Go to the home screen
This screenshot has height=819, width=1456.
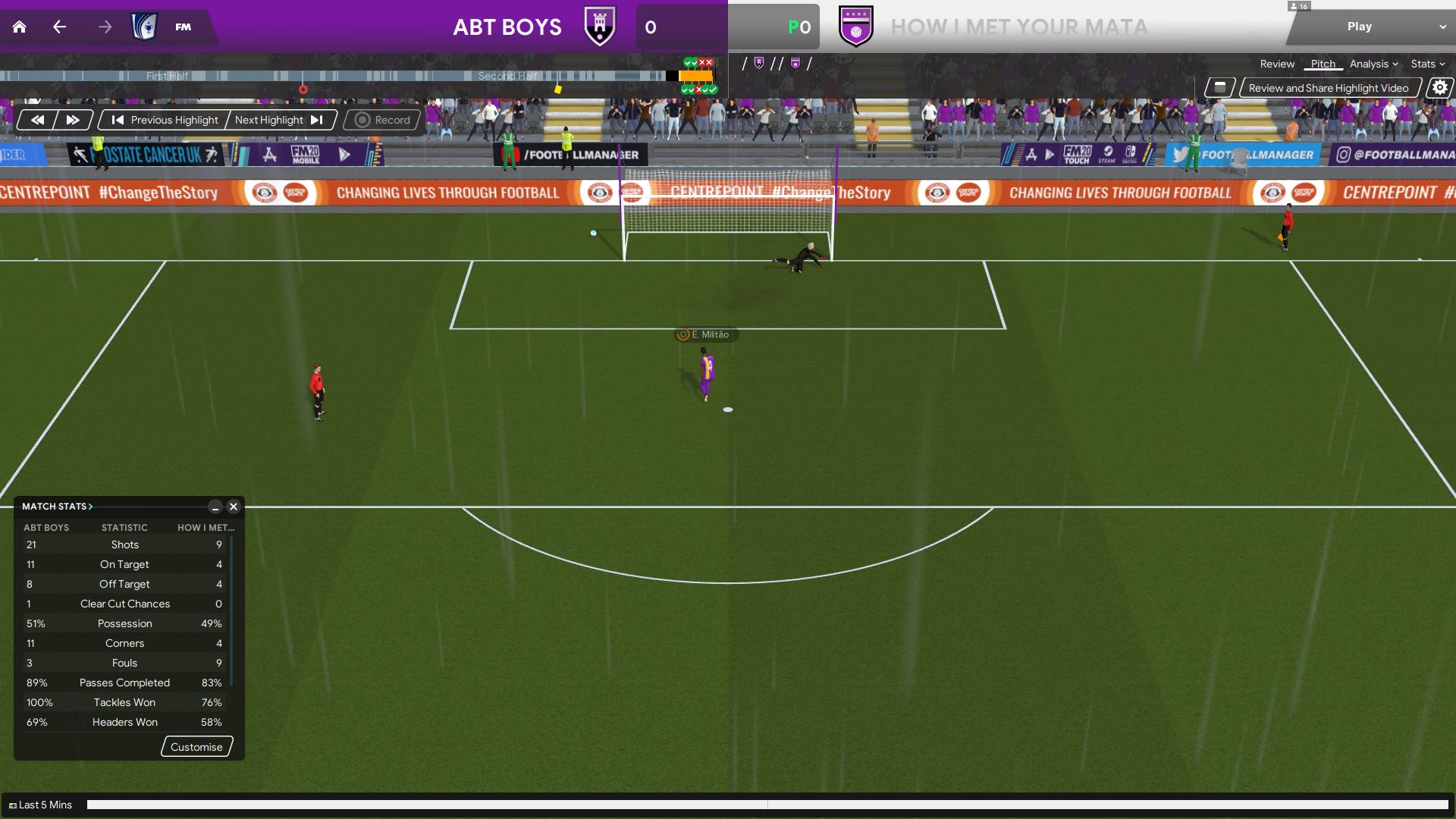click(20, 27)
